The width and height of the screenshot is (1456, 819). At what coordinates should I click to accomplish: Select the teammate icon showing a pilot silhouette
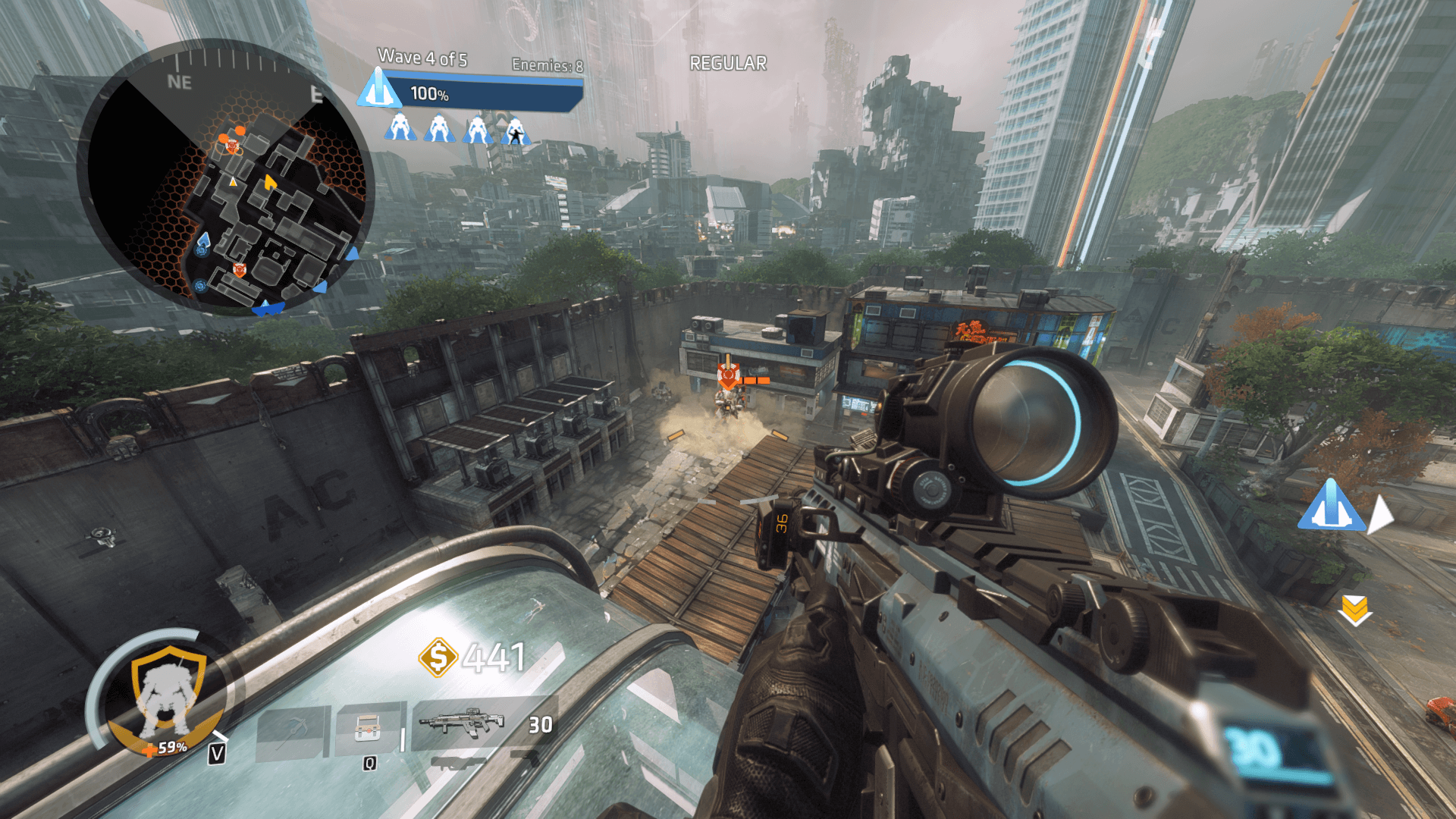516,130
